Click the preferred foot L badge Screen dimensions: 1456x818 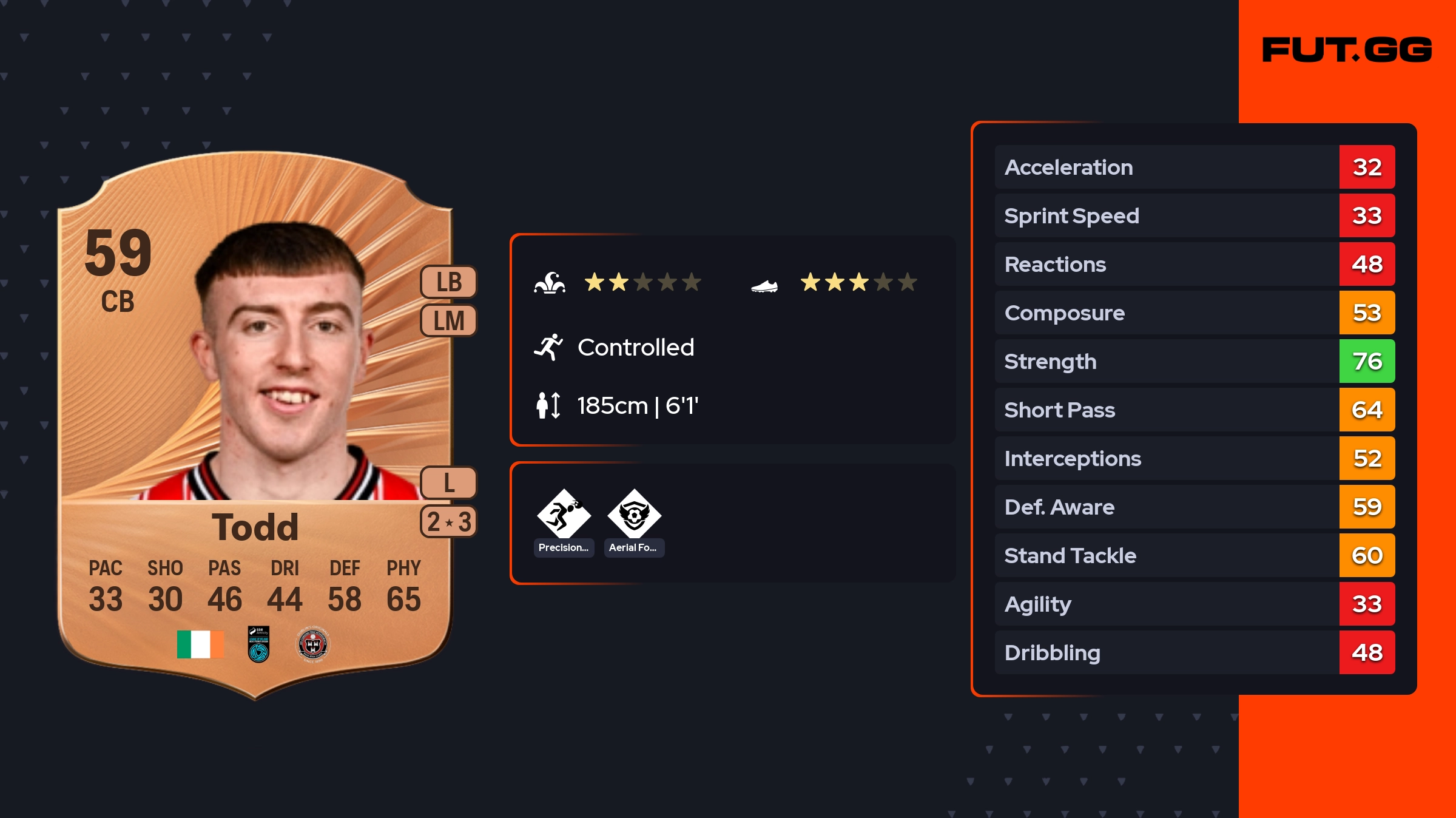pos(449,483)
